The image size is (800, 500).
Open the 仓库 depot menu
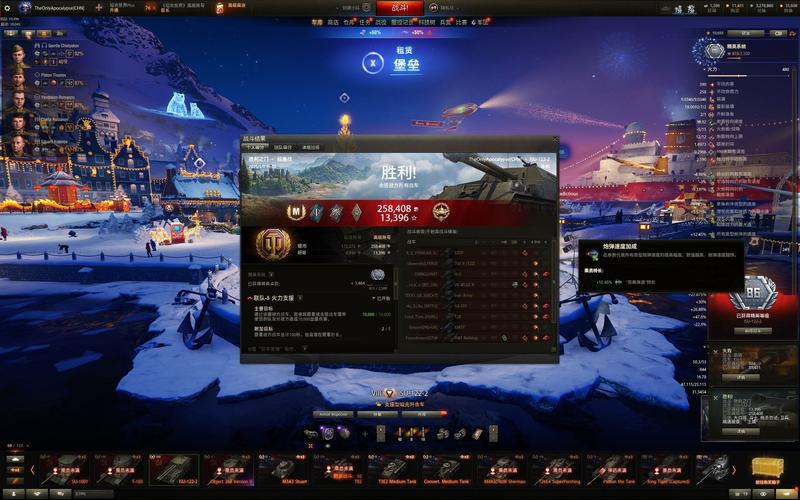click(x=349, y=20)
